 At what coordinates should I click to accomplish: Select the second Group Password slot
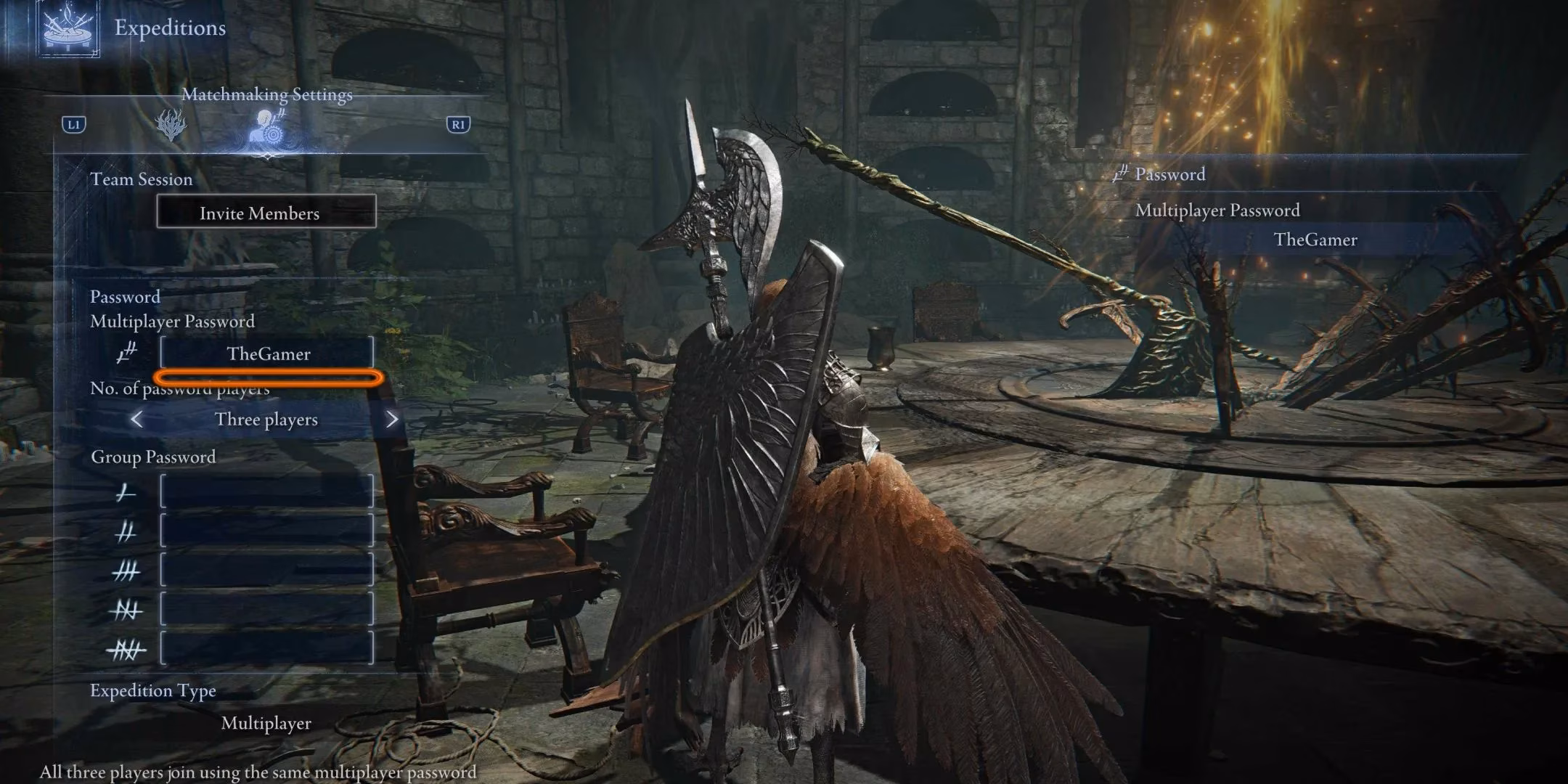268,531
